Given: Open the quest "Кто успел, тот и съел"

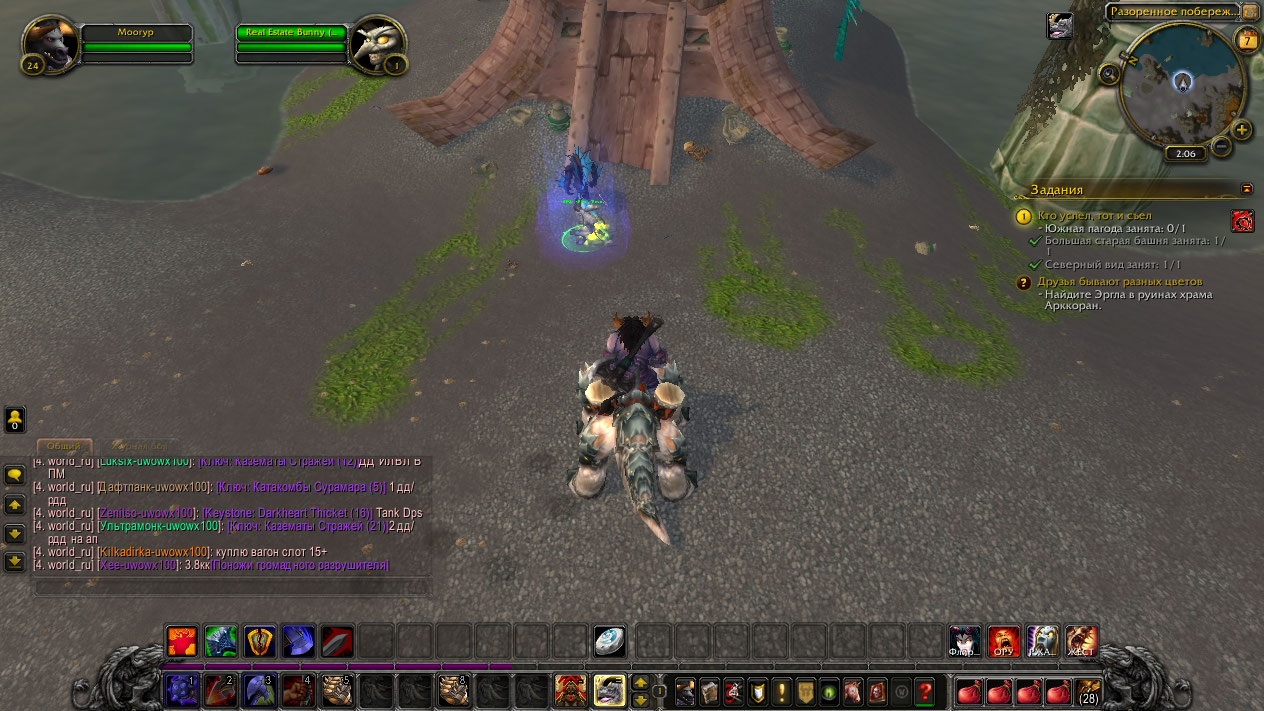Looking at the screenshot, I should click(x=1094, y=215).
